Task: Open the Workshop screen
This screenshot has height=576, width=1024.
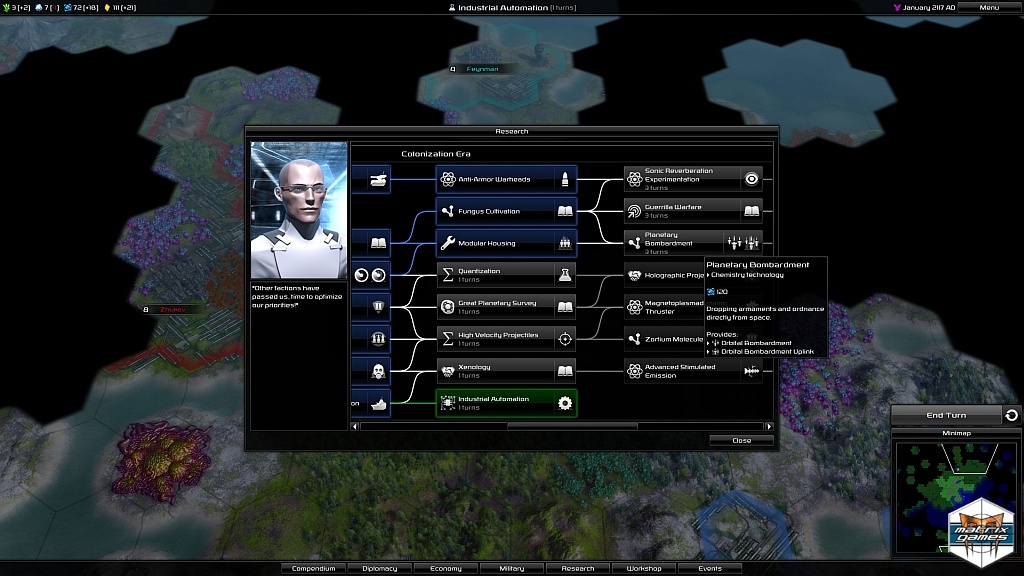Action: [644, 568]
